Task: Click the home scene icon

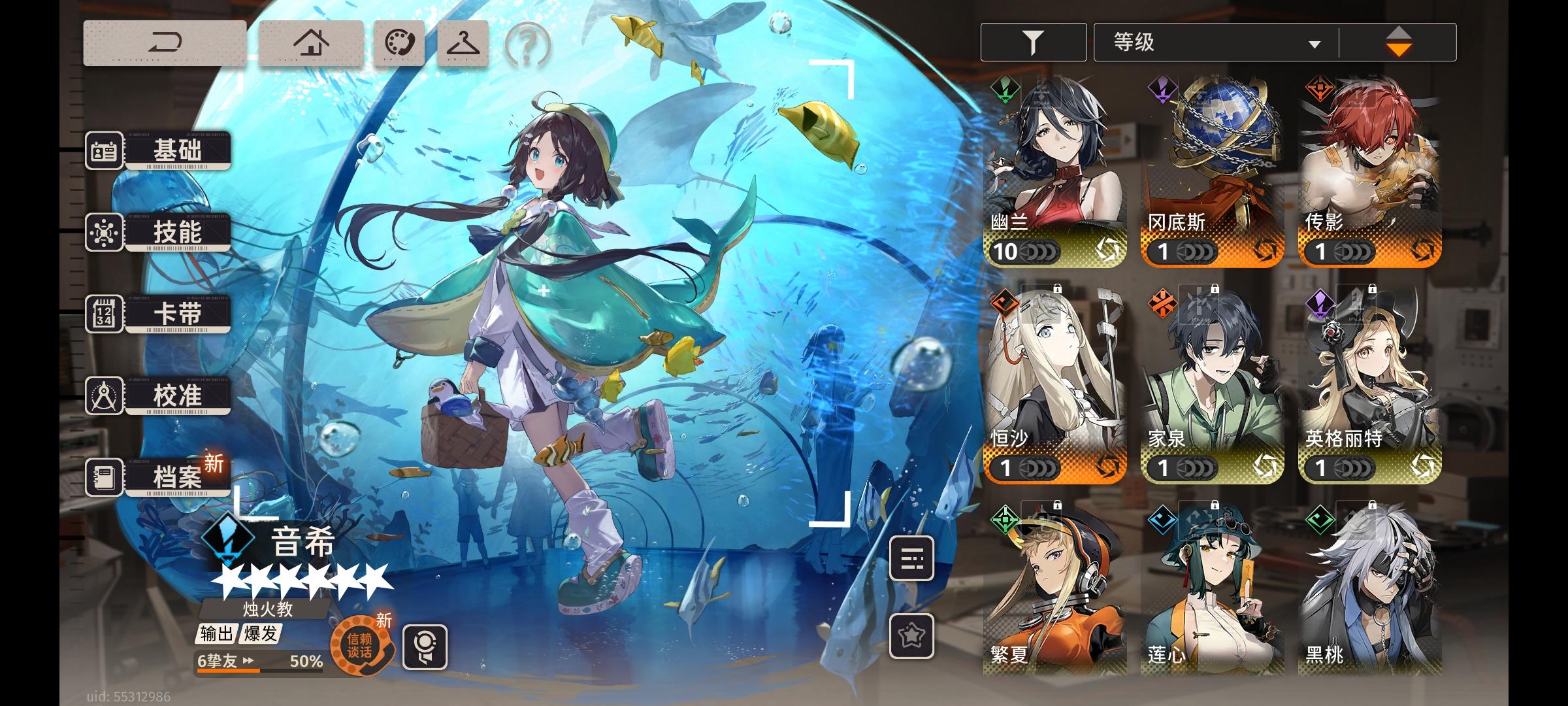Action: click(x=312, y=41)
